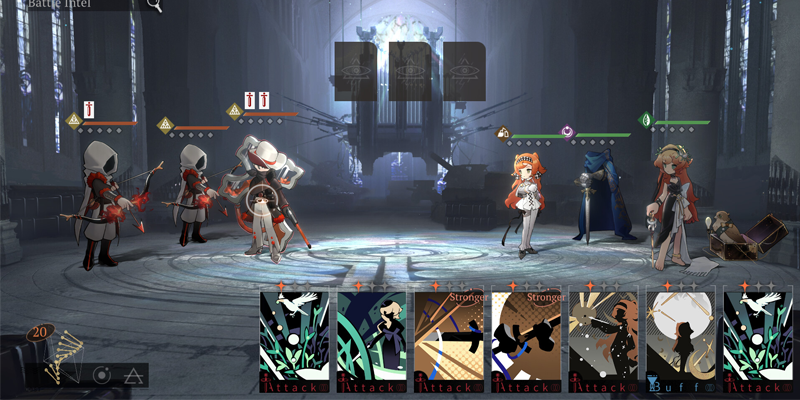Open the Battle Intel magnifier search
The image size is (800, 400).
click(x=154, y=5)
